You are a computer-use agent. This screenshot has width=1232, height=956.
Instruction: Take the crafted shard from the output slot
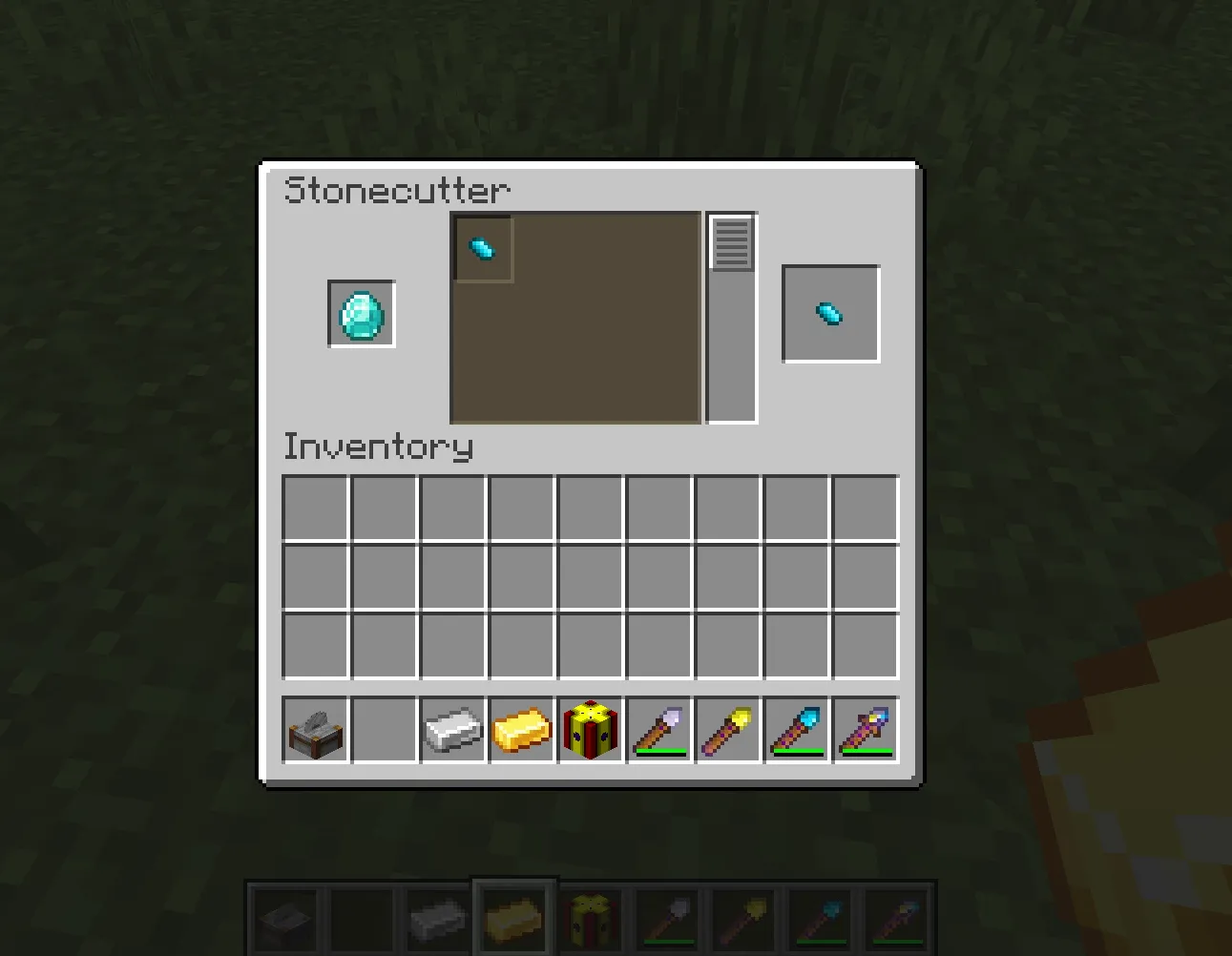pyautogui.click(x=829, y=313)
